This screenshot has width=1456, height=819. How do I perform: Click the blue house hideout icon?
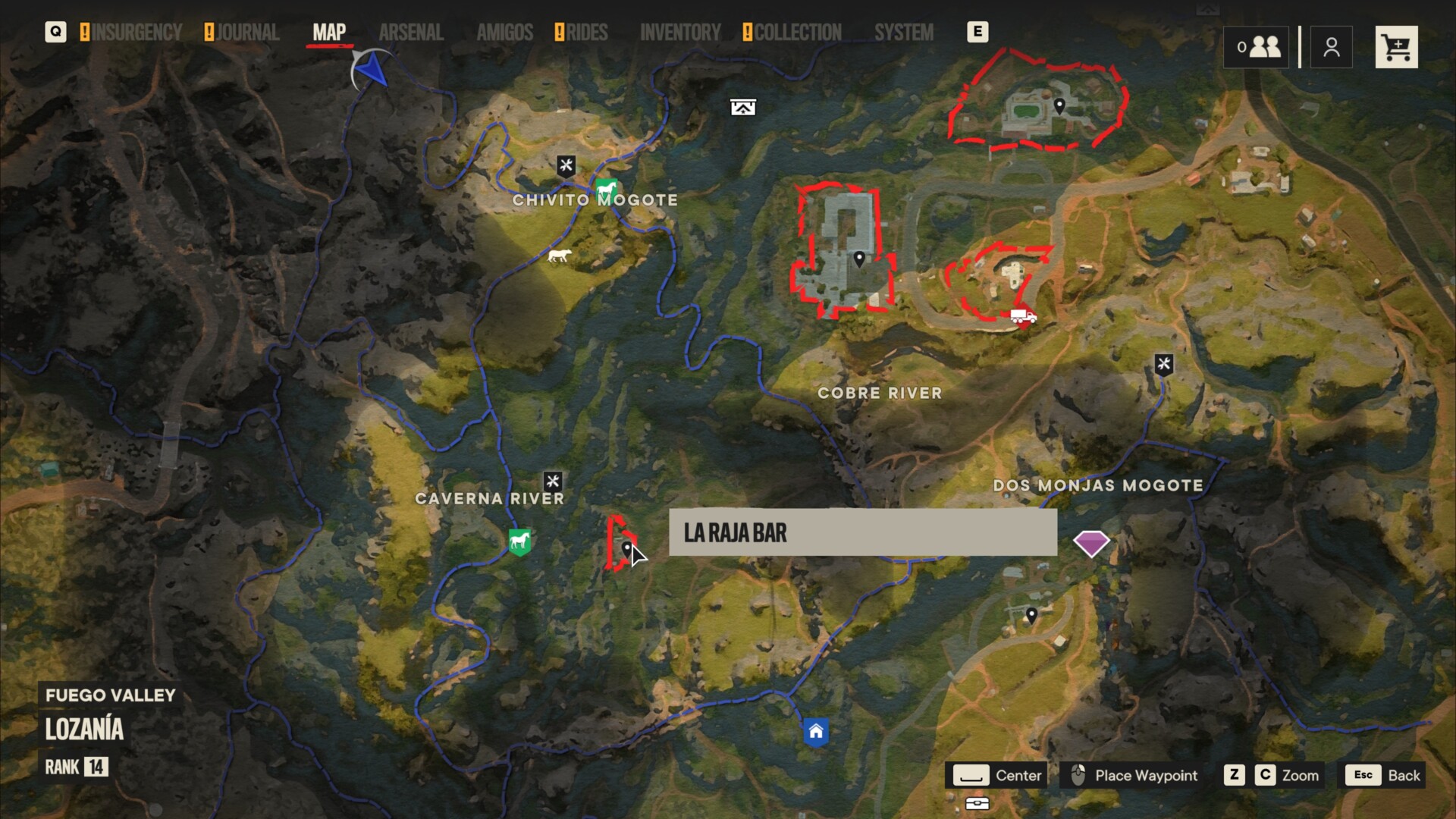(815, 732)
